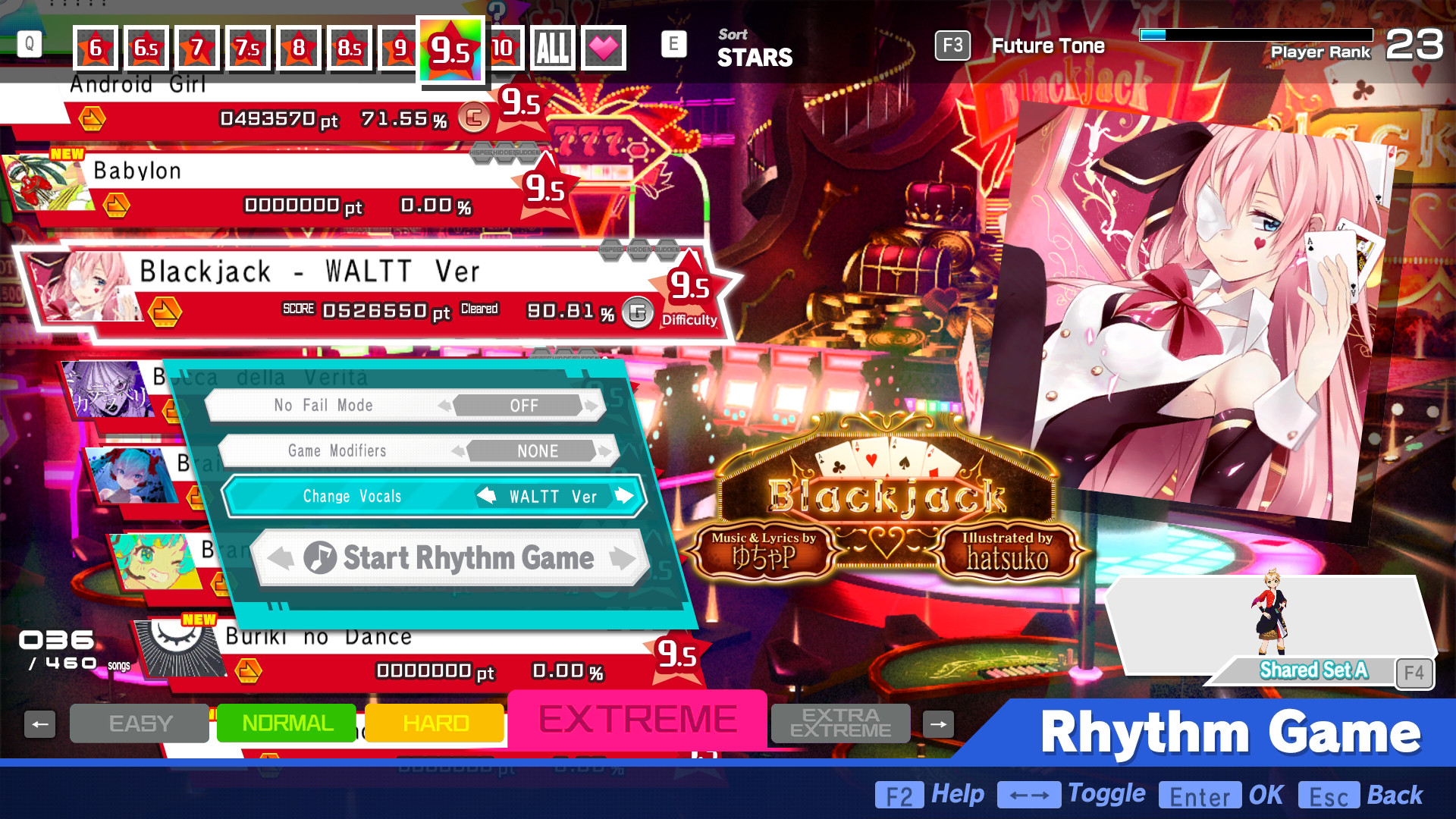This screenshot has height=819, width=1456.
Task: Select the 10 star difficulty filter
Action: (x=503, y=46)
